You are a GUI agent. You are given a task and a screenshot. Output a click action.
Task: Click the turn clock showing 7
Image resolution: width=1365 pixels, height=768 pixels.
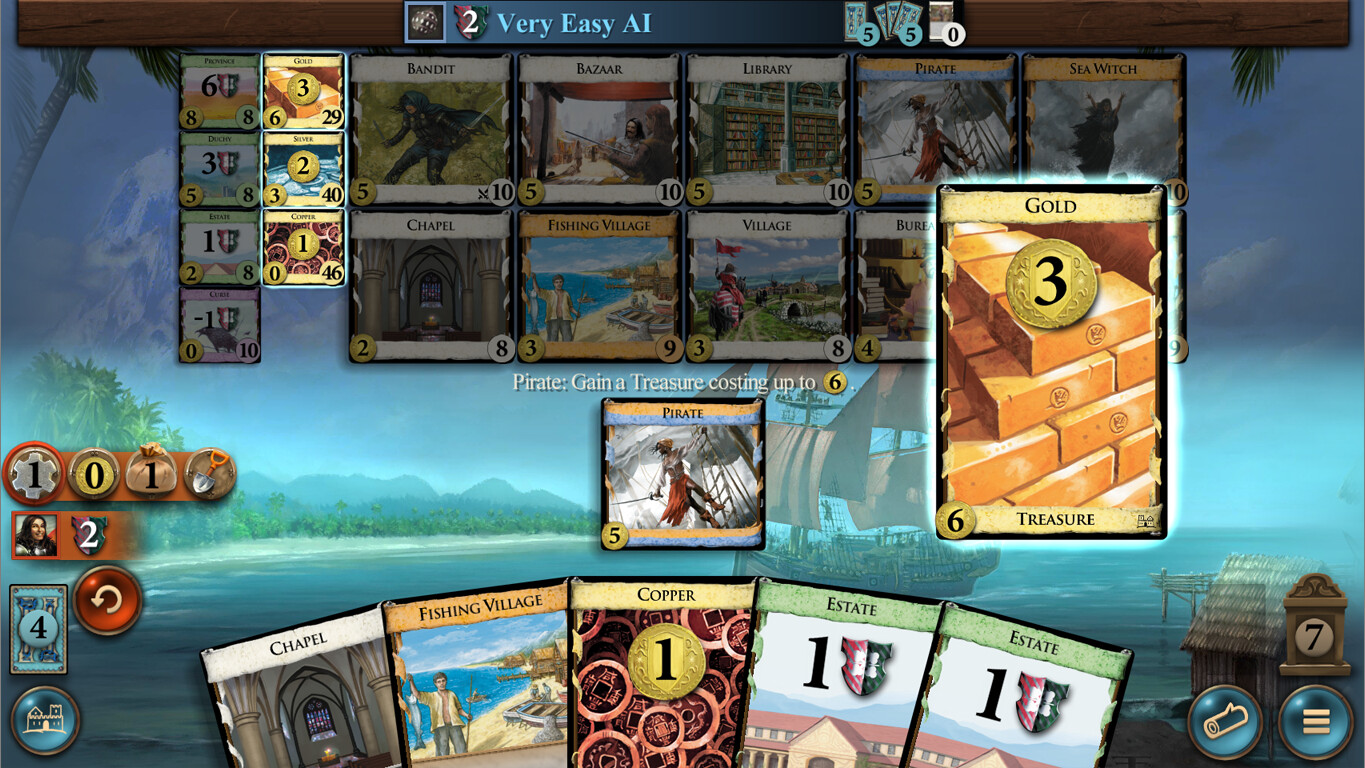(1316, 634)
